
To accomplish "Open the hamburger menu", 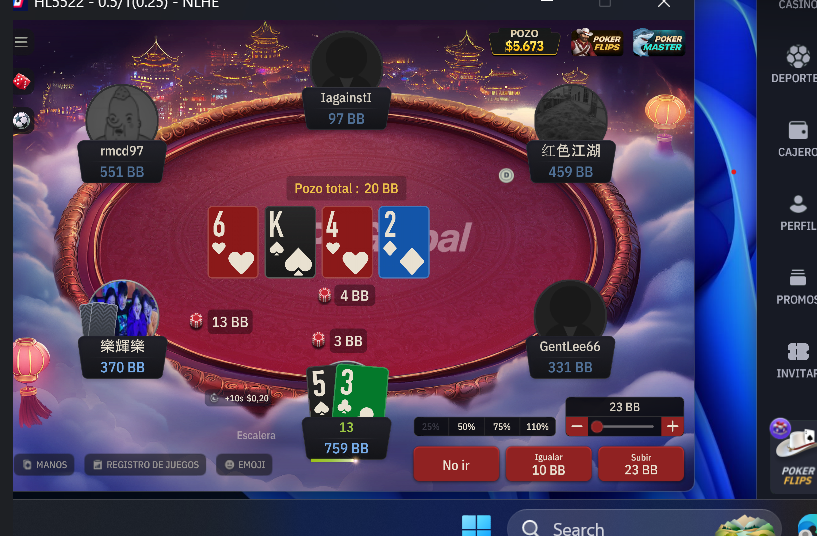I will point(21,42).
